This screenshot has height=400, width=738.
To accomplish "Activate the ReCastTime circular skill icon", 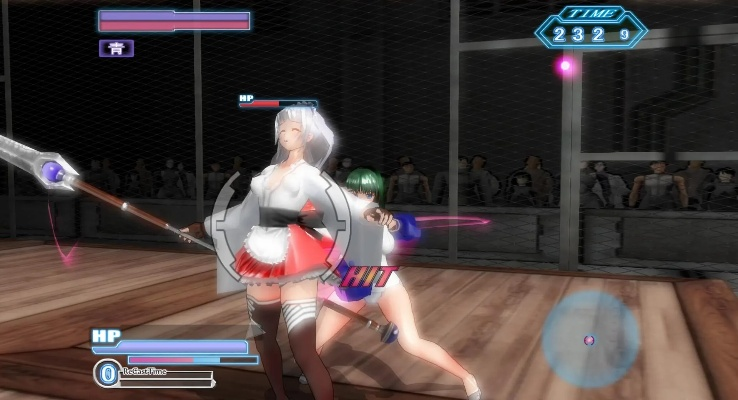I will (107, 373).
